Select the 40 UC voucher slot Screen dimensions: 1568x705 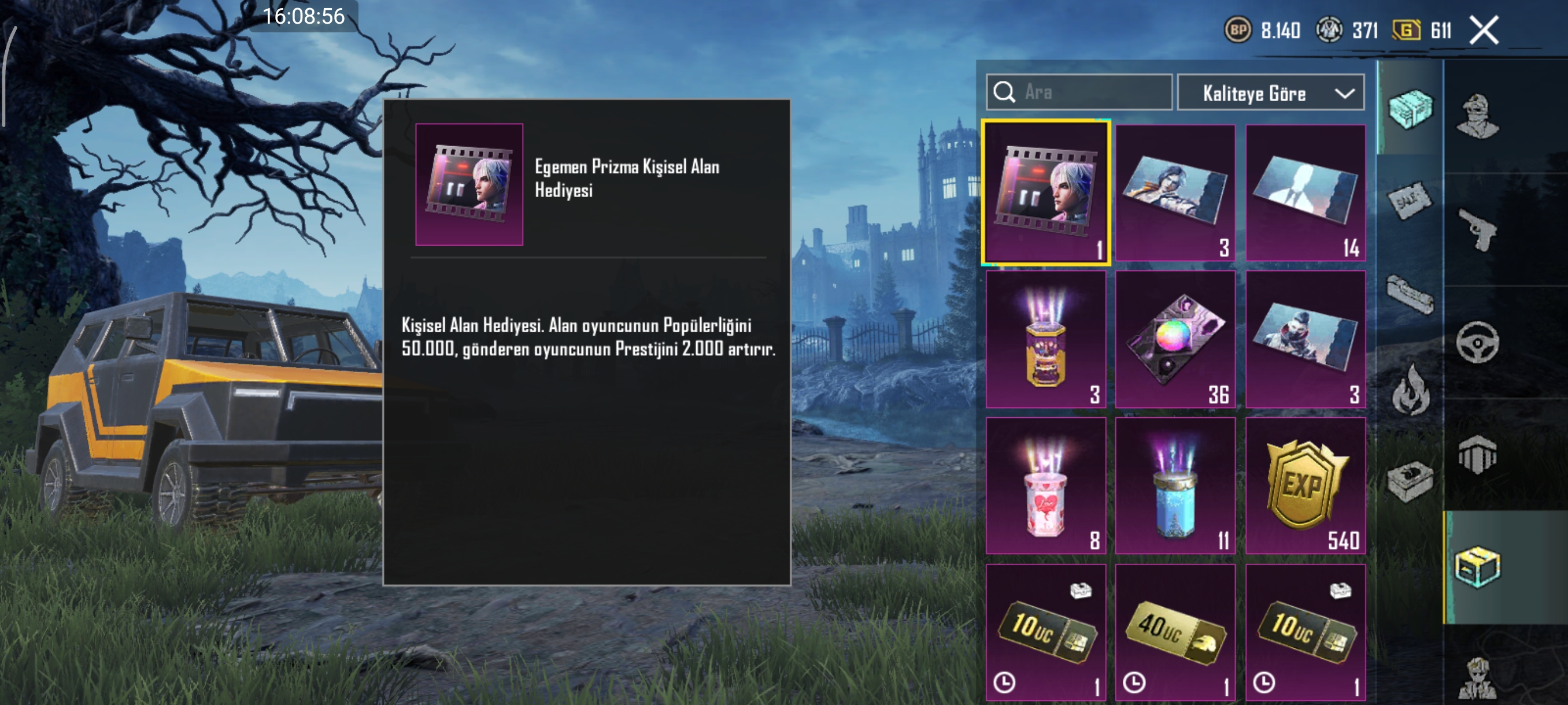click(1175, 633)
